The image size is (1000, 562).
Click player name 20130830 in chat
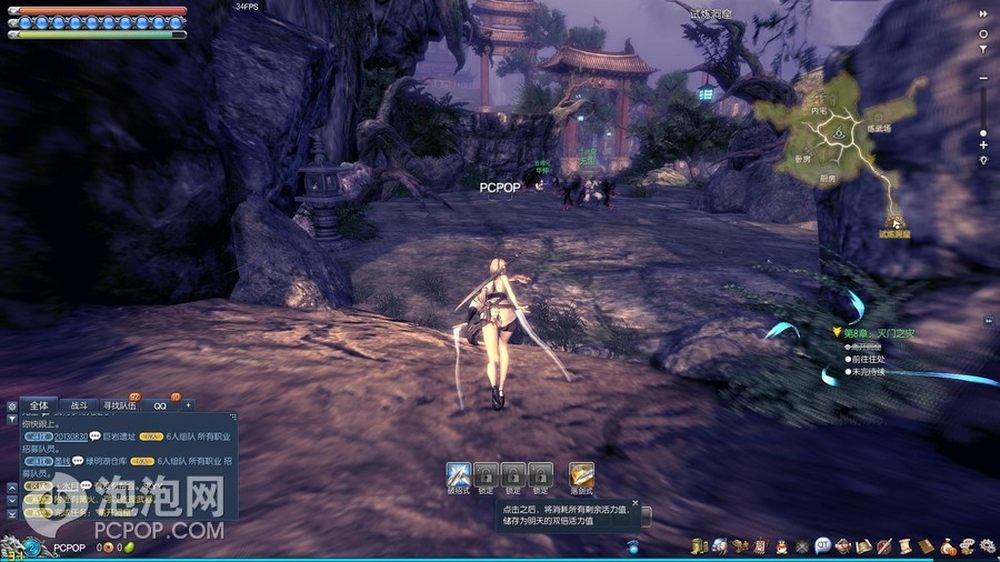(x=70, y=437)
